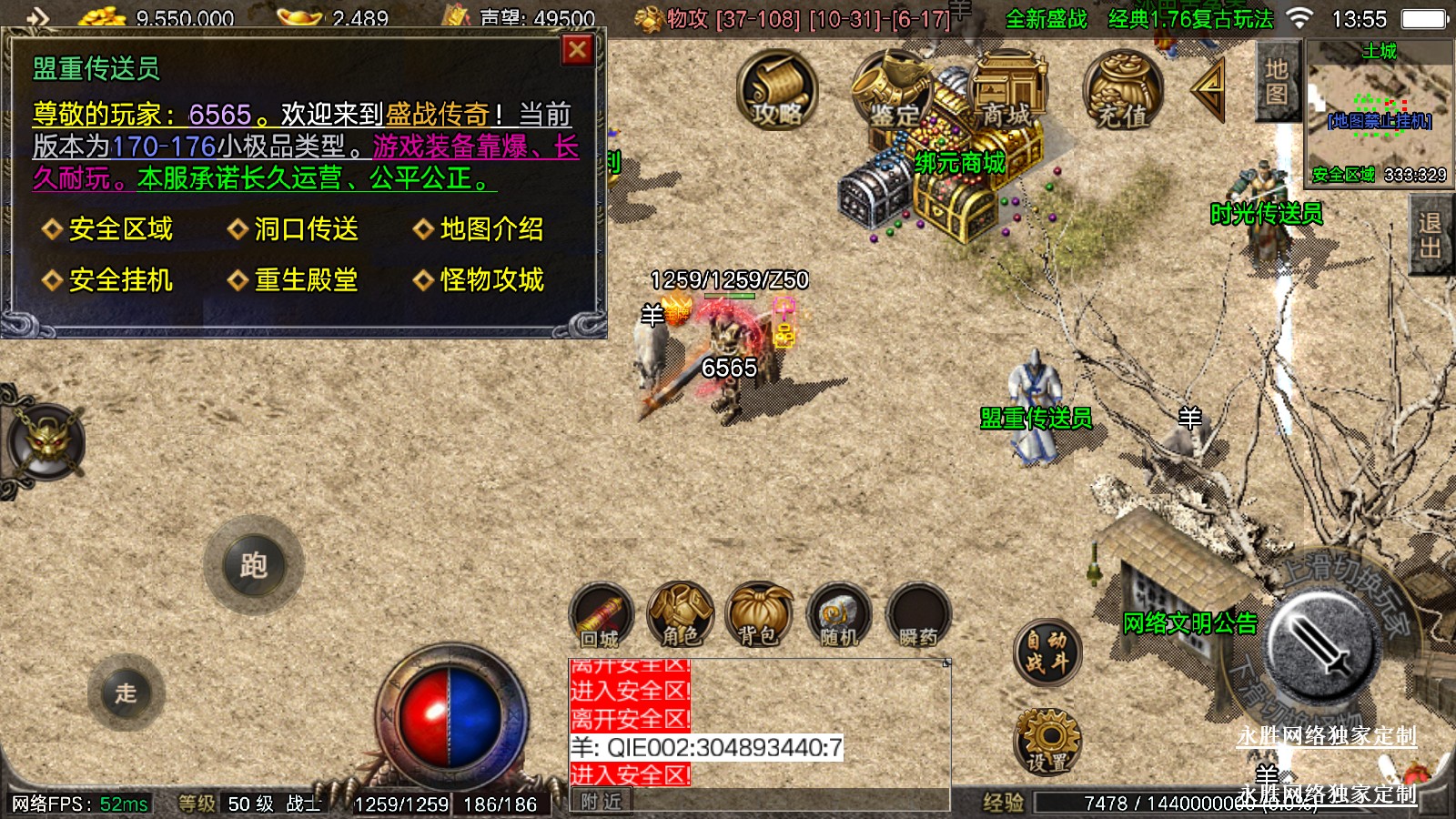Open the 地图 map button
Screen dimensions: 1456x819
1276,82
